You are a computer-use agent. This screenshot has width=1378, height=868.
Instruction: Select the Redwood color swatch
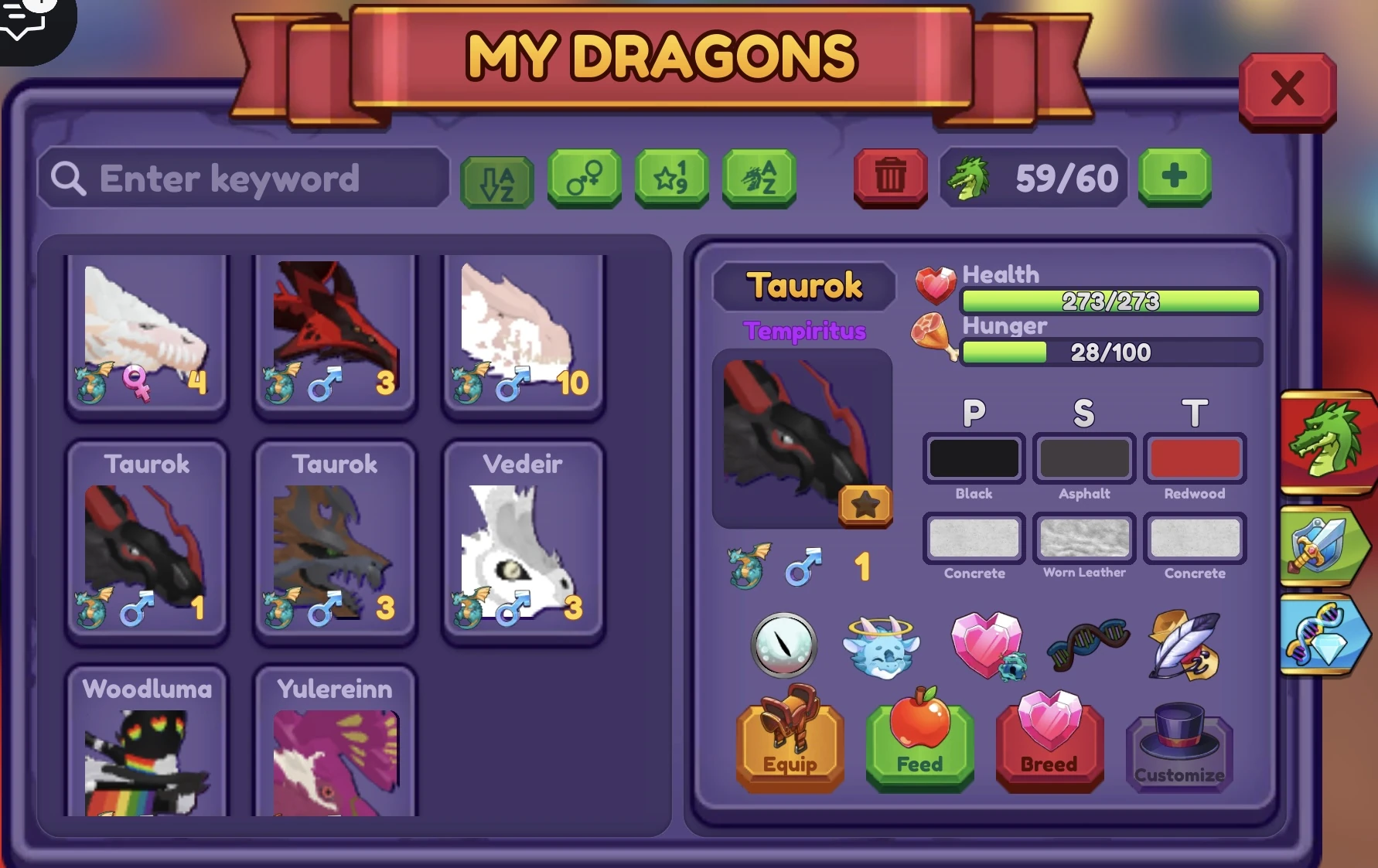[1194, 458]
